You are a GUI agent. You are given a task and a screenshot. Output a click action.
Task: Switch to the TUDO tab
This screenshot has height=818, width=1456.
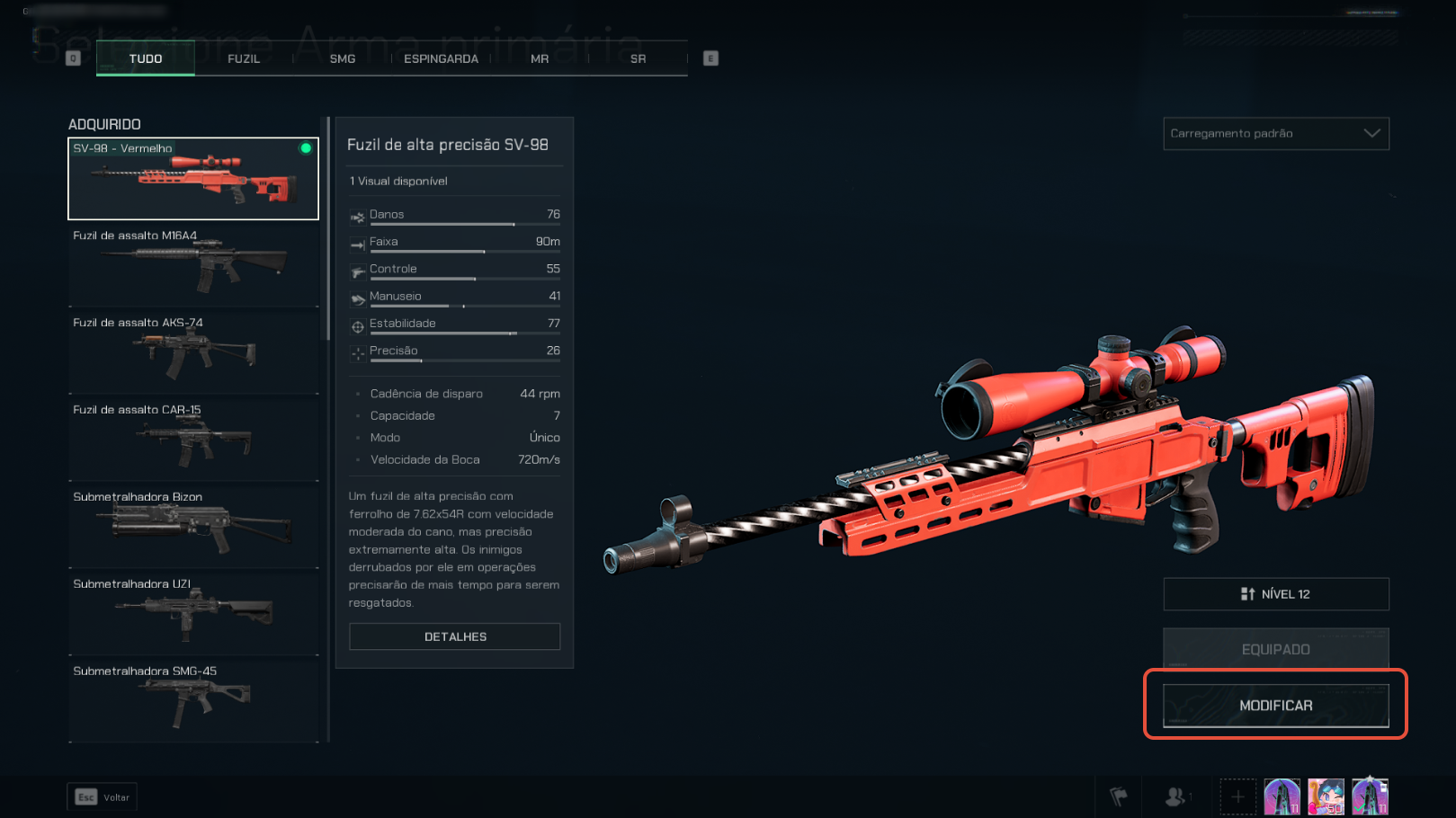146,58
